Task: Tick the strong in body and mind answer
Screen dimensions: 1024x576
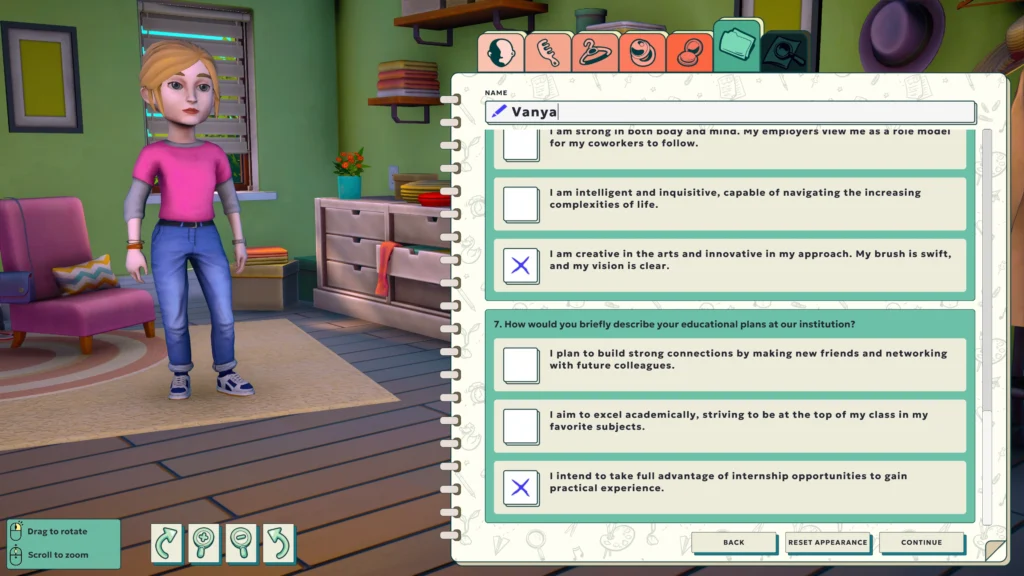Action: (x=521, y=145)
